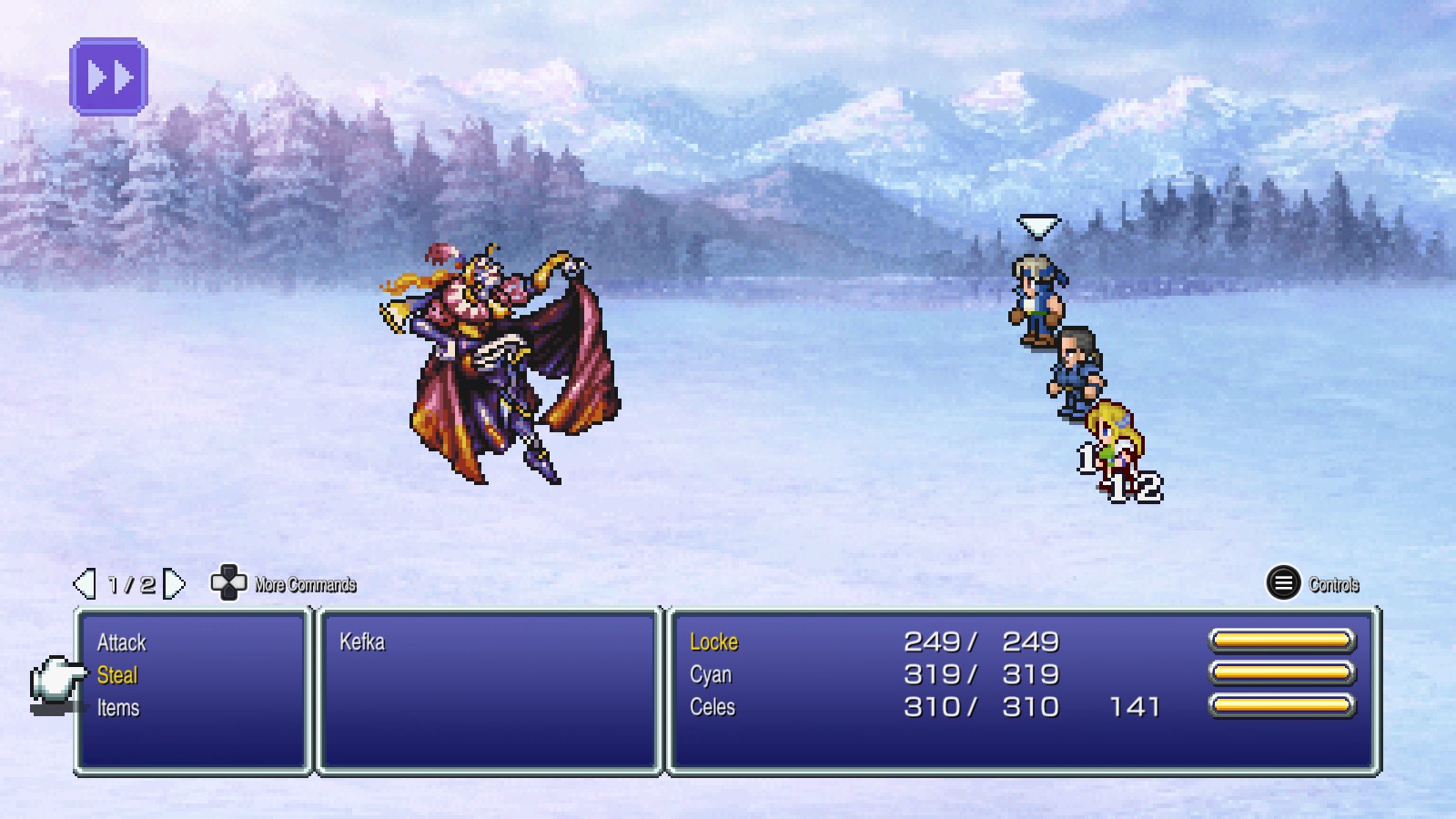Viewport: 1456px width, 819px height.
Task: Select Cyan in the party list
Action: (x=711, y=675)
